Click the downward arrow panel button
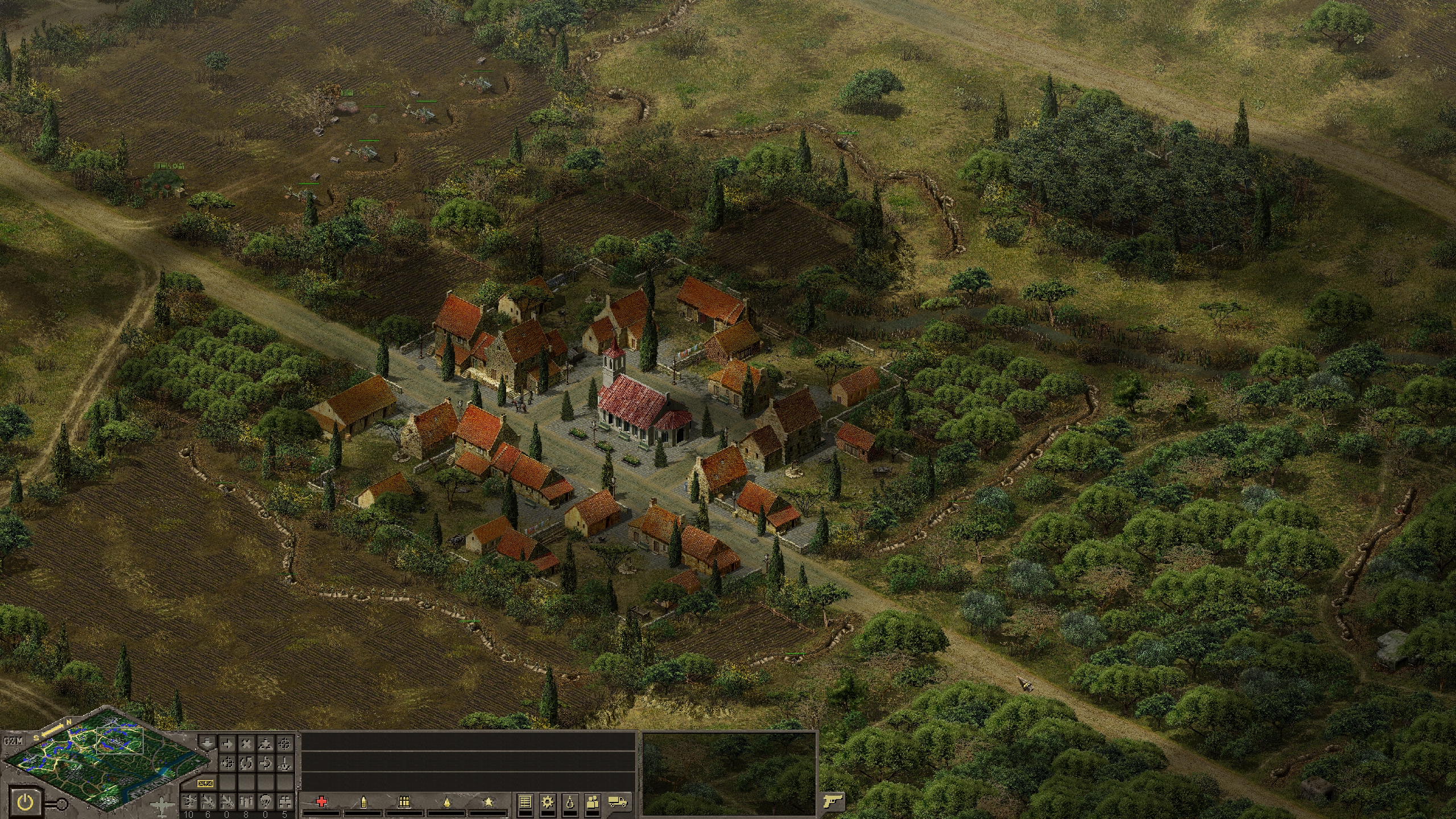 click(208, 743)
